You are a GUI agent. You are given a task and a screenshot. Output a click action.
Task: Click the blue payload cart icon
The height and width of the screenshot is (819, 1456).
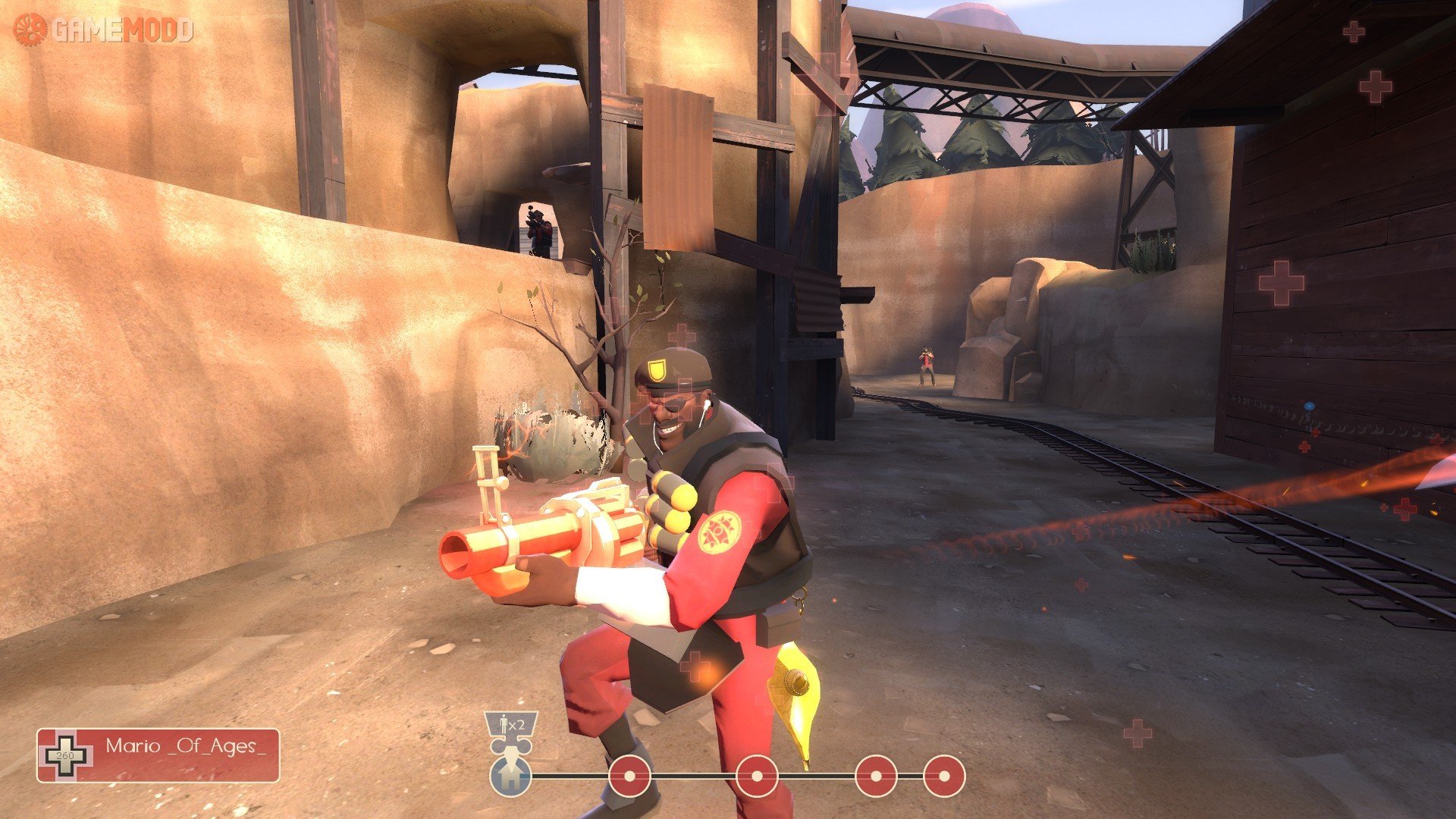(510, 776)
